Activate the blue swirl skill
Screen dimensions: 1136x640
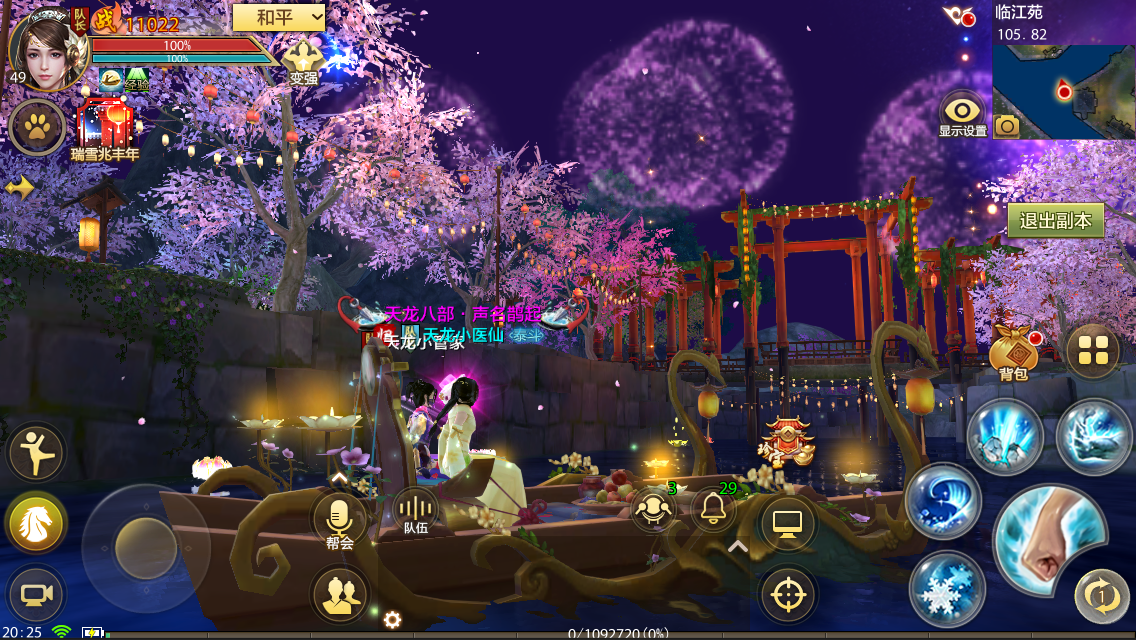coord(943,500)
